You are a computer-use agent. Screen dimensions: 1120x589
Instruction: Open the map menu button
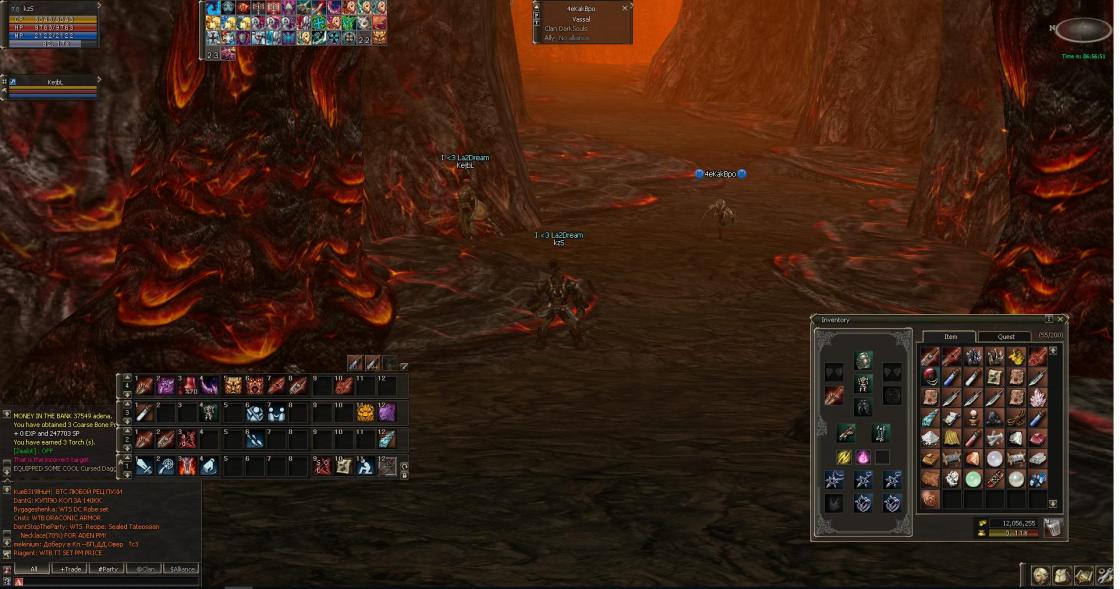(x=1082, y=576)
